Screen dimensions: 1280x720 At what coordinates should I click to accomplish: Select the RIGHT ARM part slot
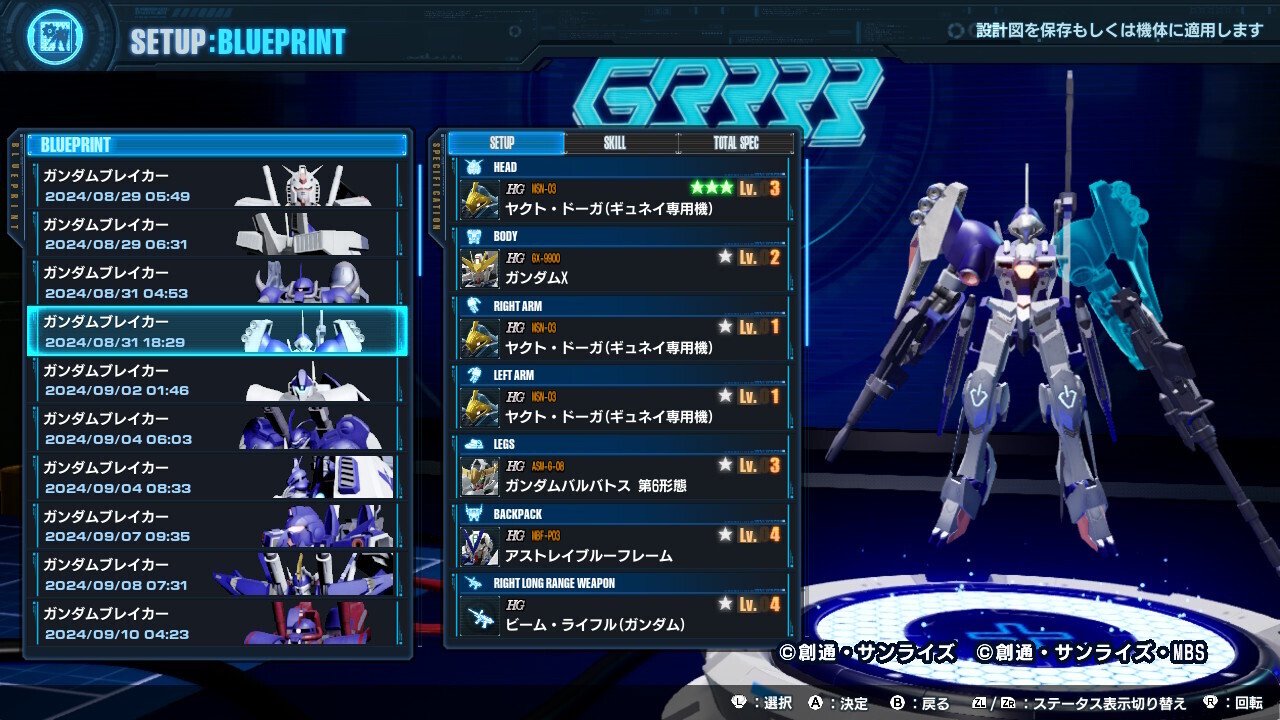(x=620, y=337)
